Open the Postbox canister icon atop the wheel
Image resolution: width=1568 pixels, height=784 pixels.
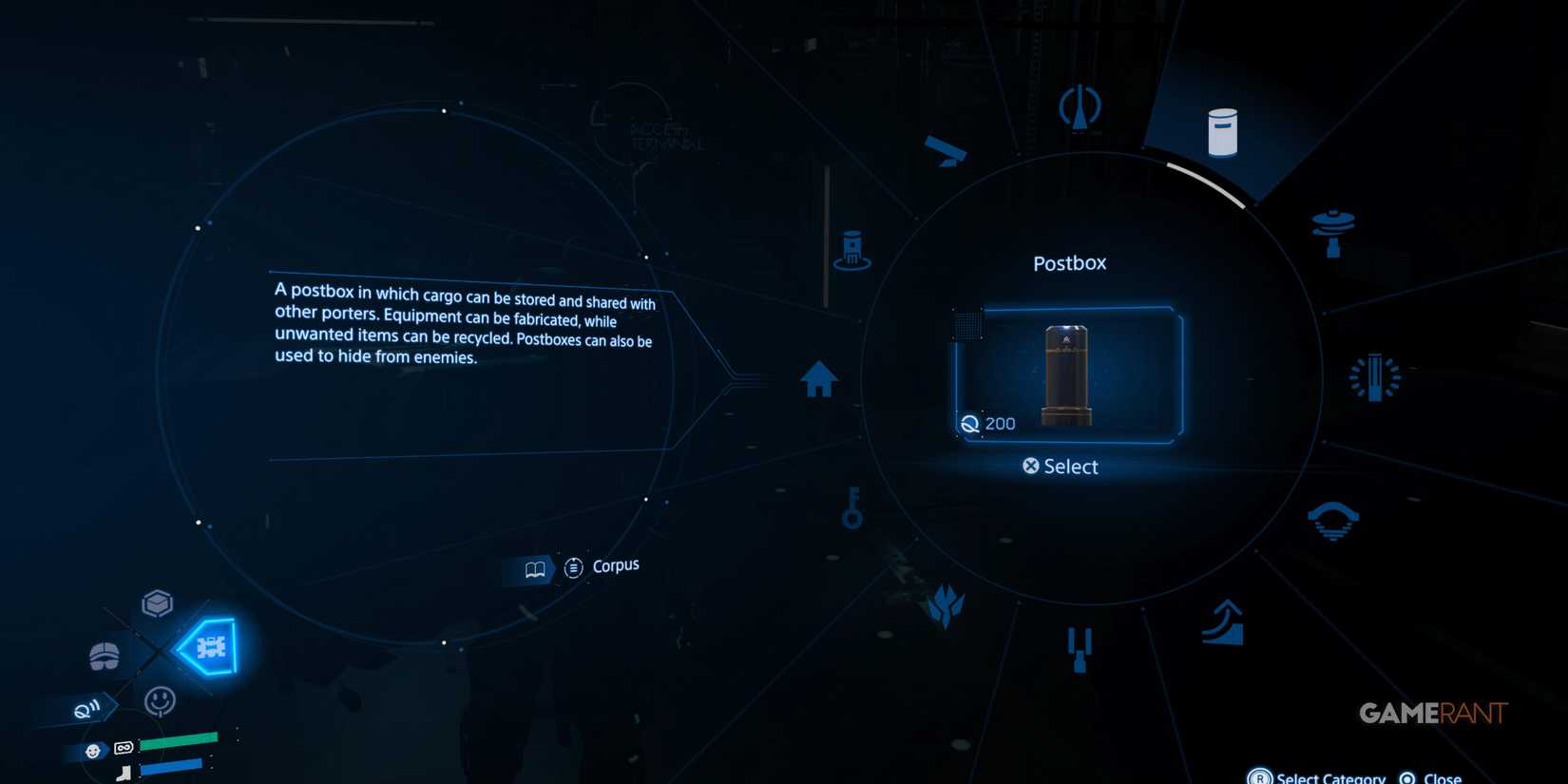point(1223,131)
